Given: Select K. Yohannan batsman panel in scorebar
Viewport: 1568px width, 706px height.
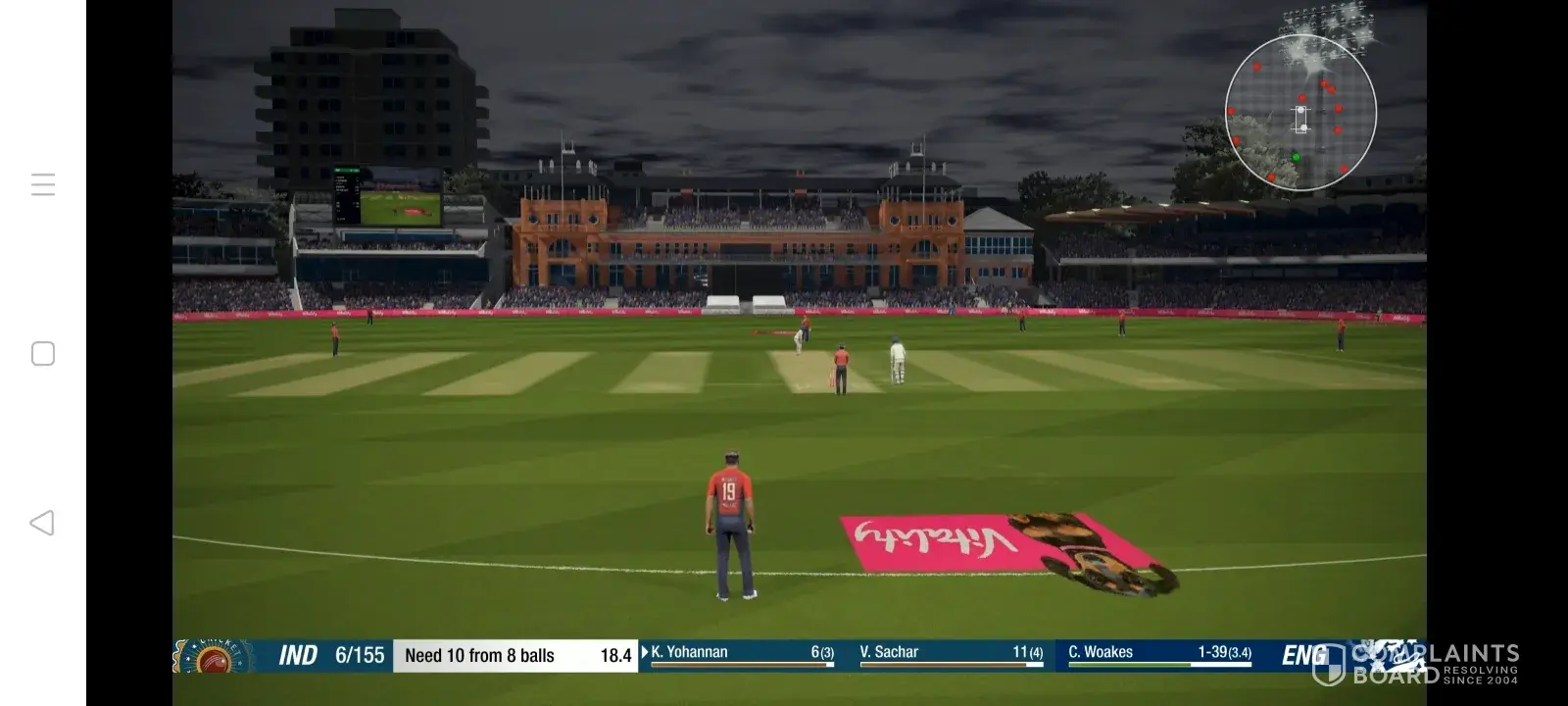Looking at the screenshot, I should pos(741,654).
